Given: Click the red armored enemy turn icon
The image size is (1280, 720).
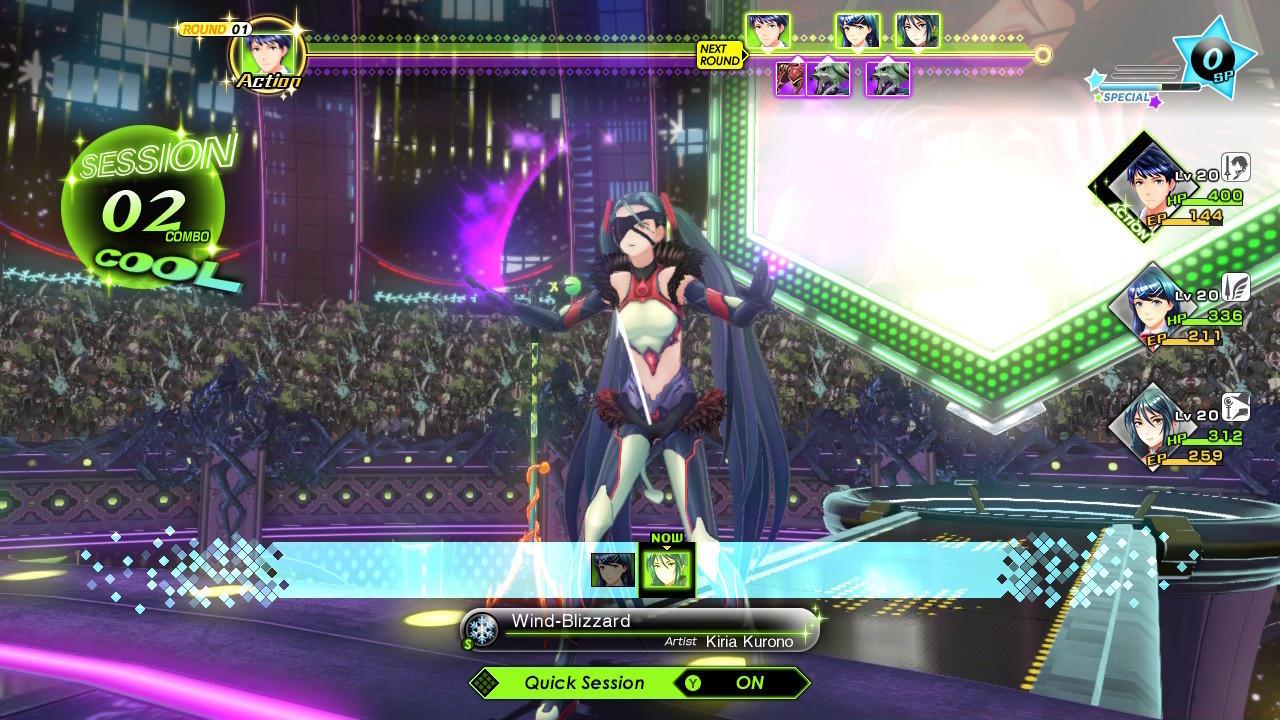Looking at the screenshot, I should pos(790,78).
